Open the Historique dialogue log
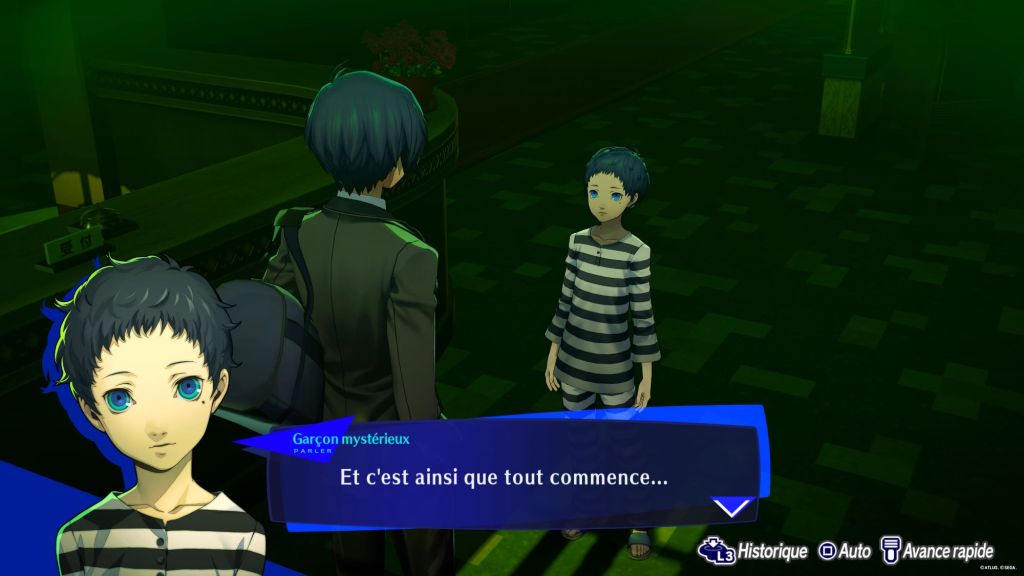This screenshot has height=576, width=1024. [x=753, y=551]
